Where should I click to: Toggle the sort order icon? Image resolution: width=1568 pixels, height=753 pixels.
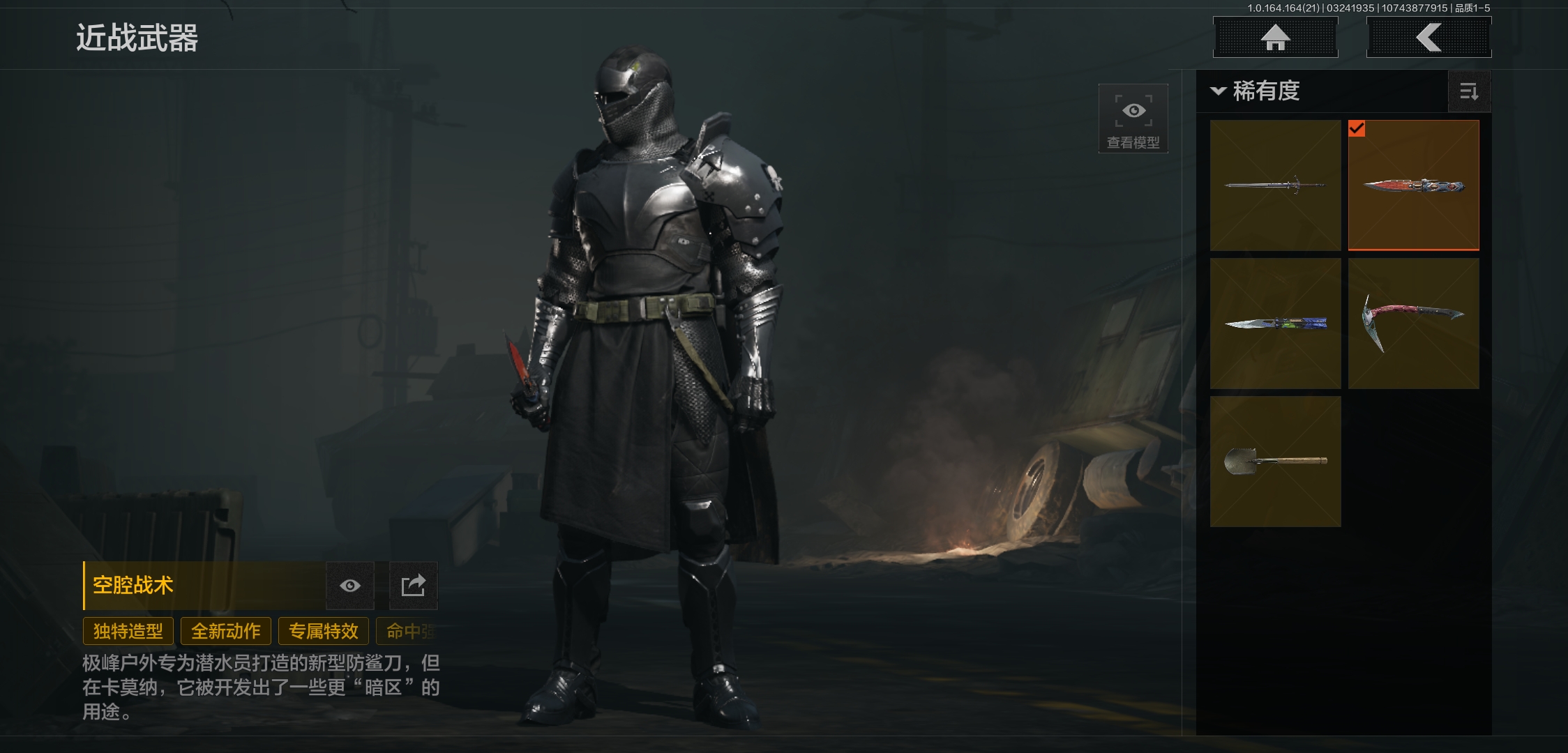[x=1469, y=91]
